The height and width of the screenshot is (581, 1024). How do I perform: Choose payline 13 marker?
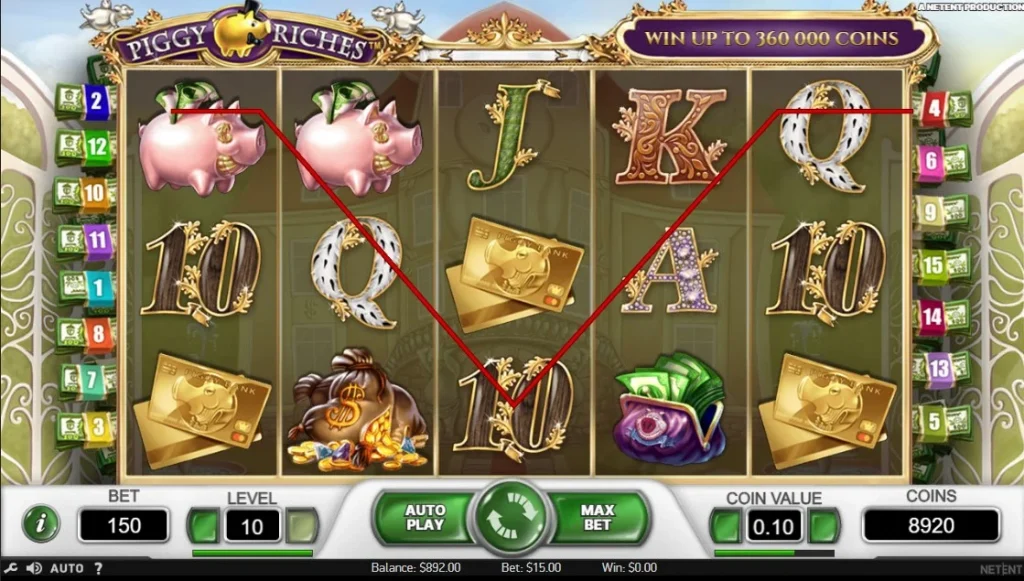click(938, 369)
